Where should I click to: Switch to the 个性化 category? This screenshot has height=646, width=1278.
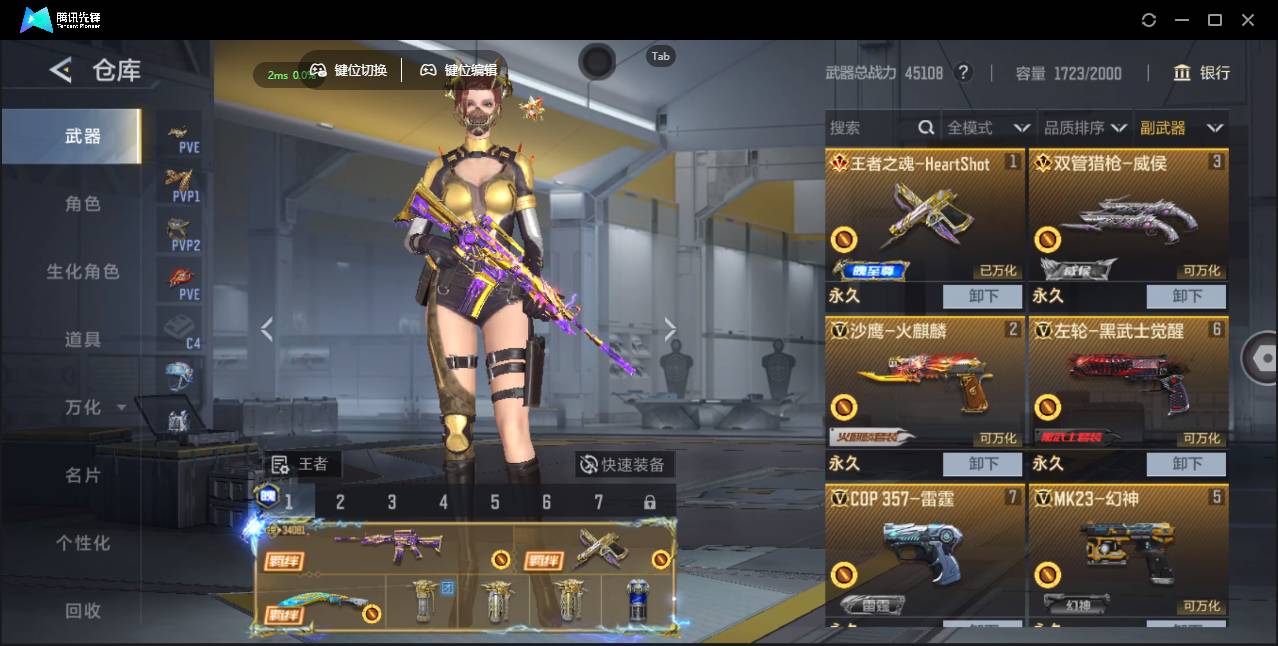[x=83, y=543]
